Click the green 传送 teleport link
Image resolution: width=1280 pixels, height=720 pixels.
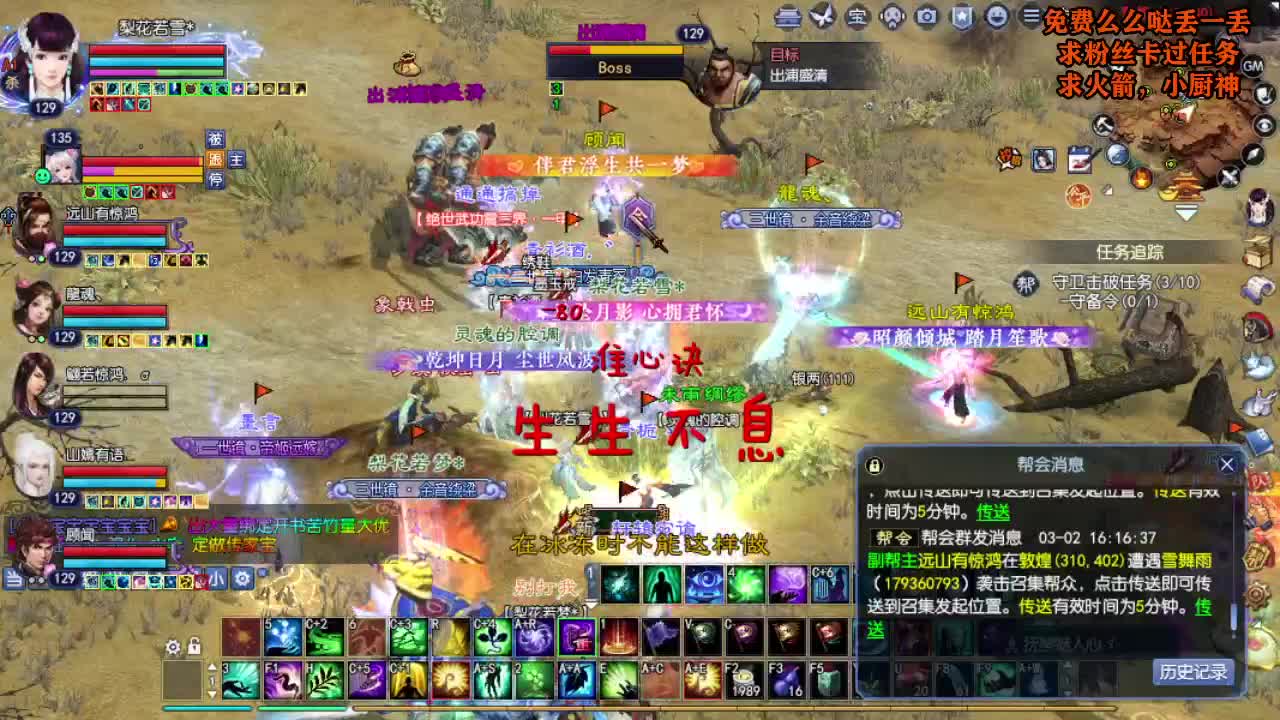pos(994,512)
